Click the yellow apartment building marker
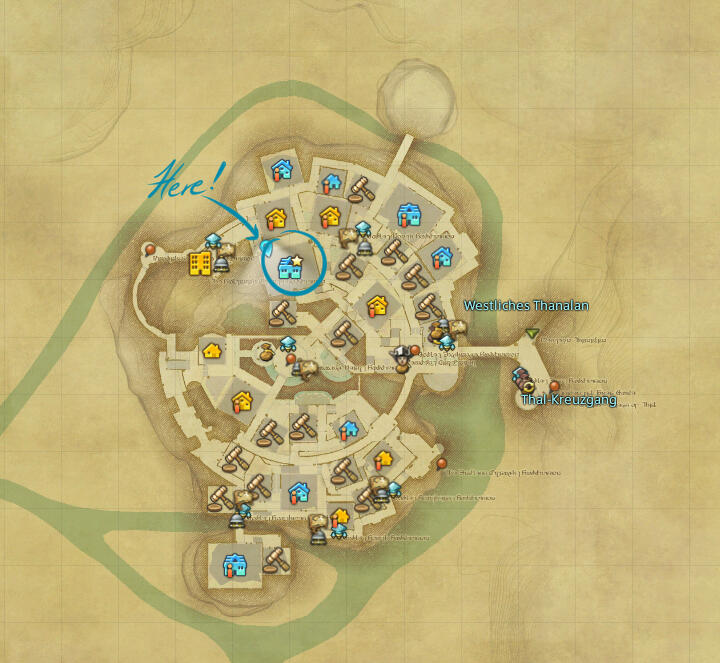 pyautogui.click(x=201, y=263)
